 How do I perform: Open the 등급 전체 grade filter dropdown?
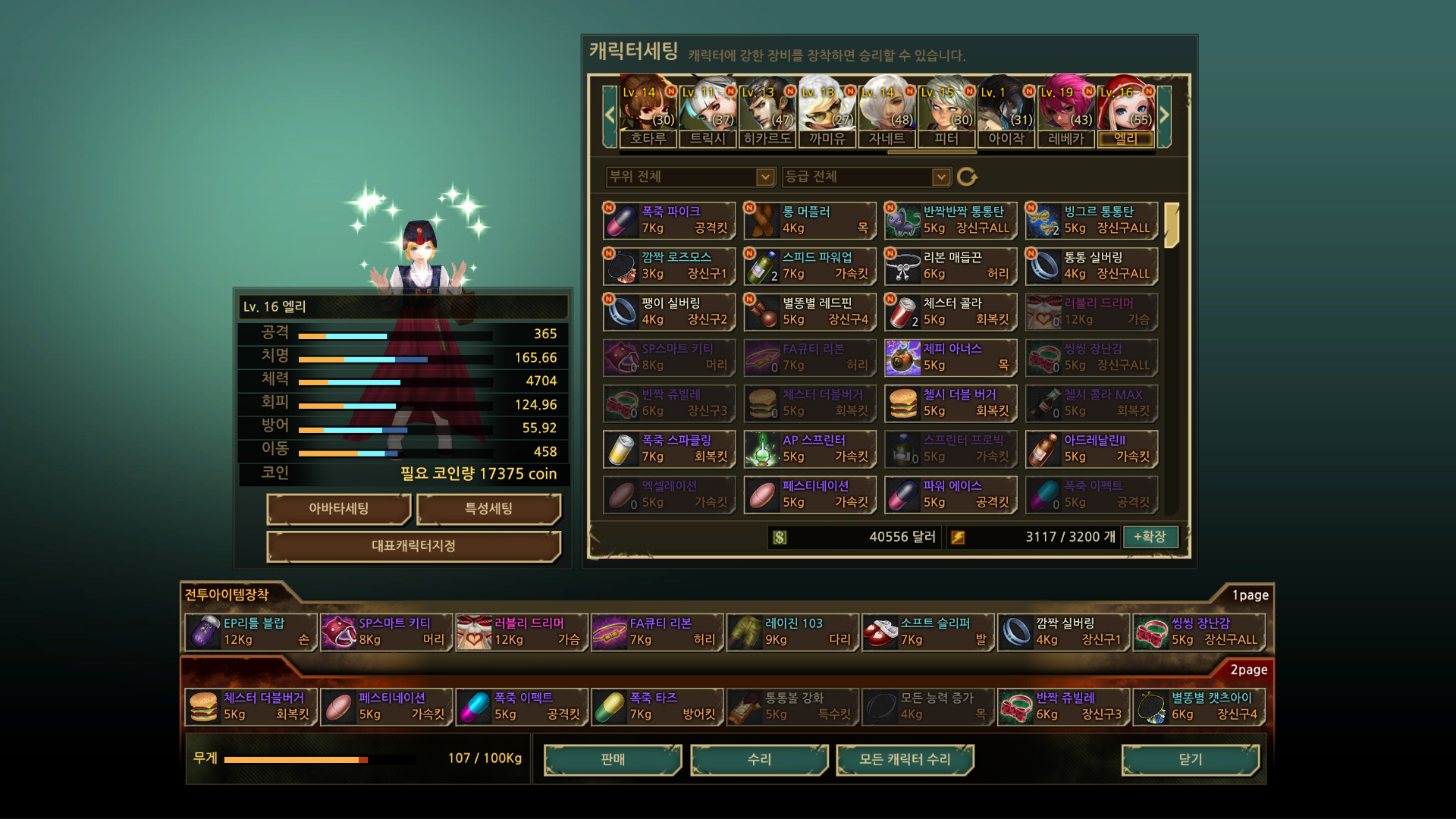[x=866, y=177]
